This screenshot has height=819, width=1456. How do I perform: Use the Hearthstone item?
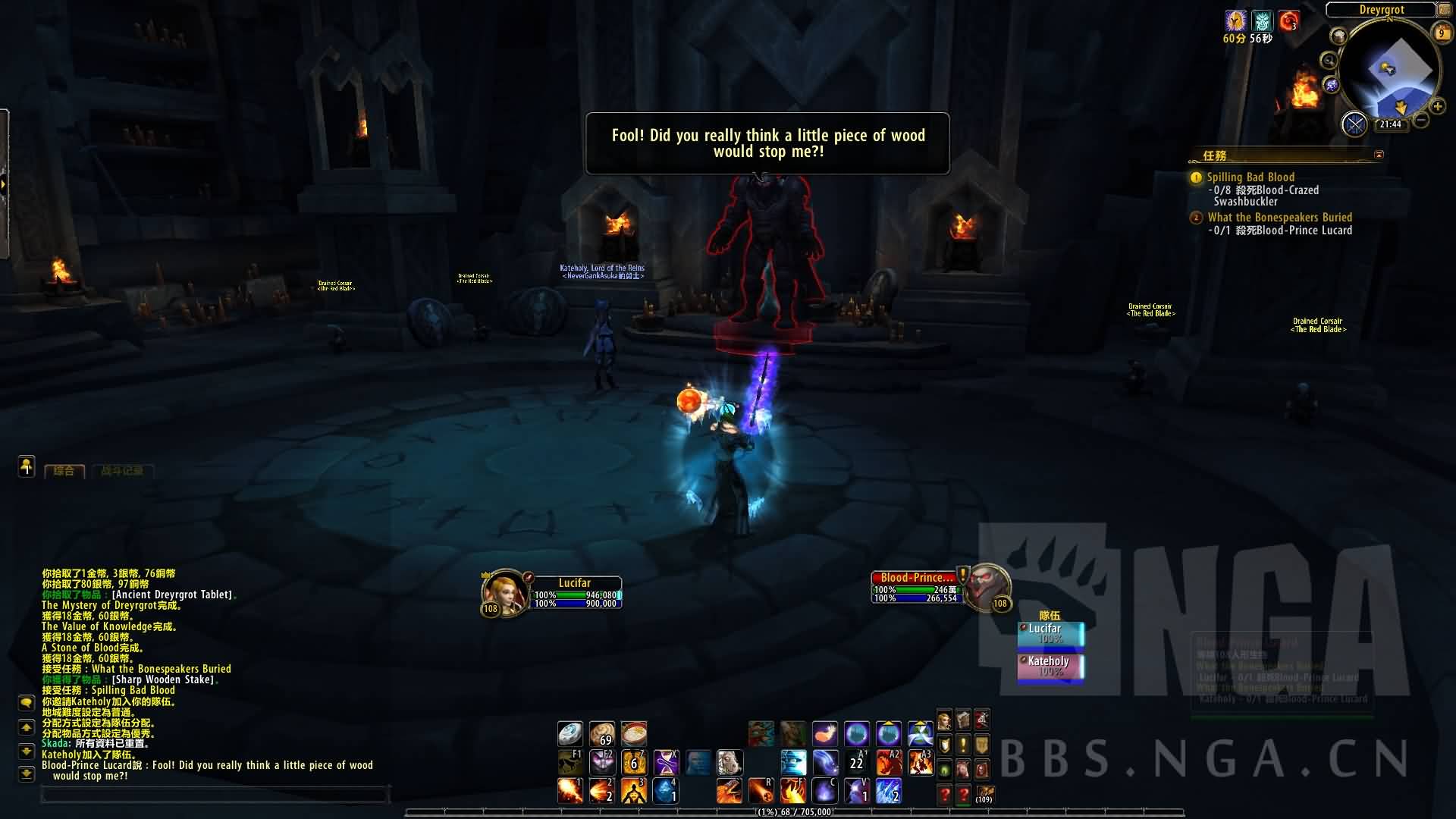570,733
